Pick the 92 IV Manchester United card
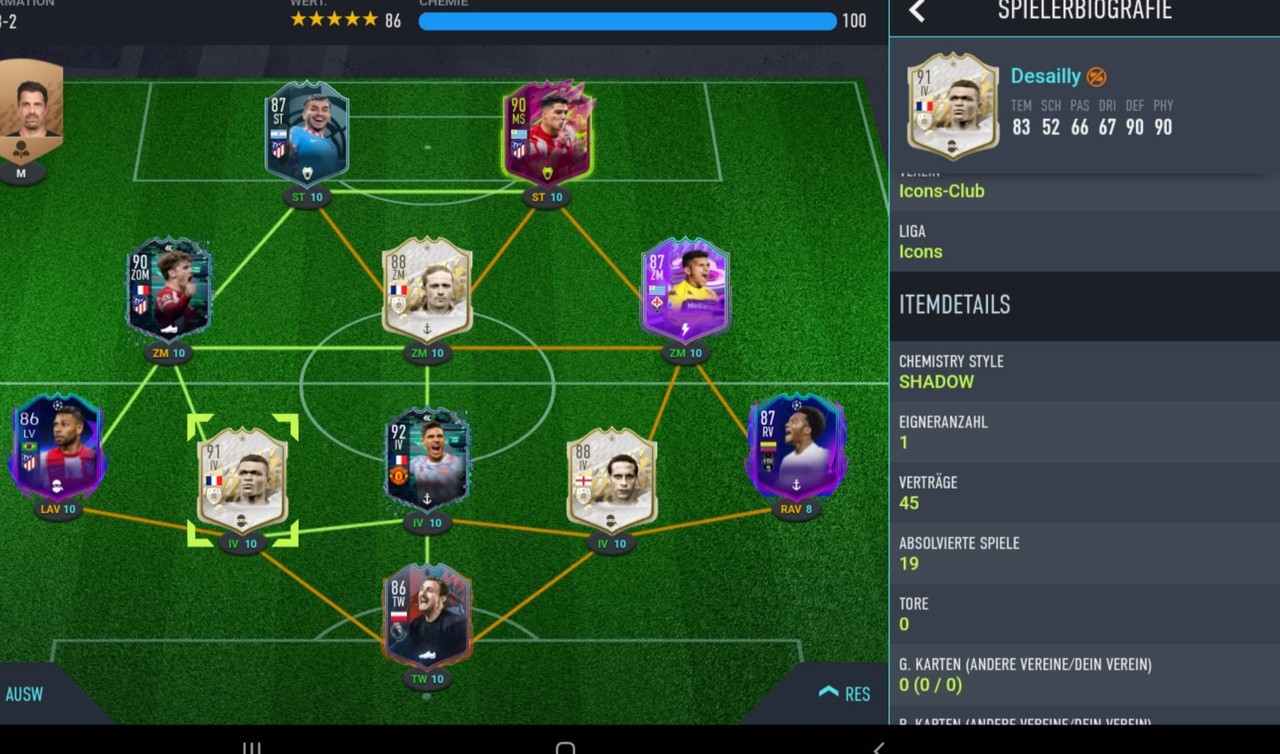Screen dimensions: 1280x754 (427, 459)
